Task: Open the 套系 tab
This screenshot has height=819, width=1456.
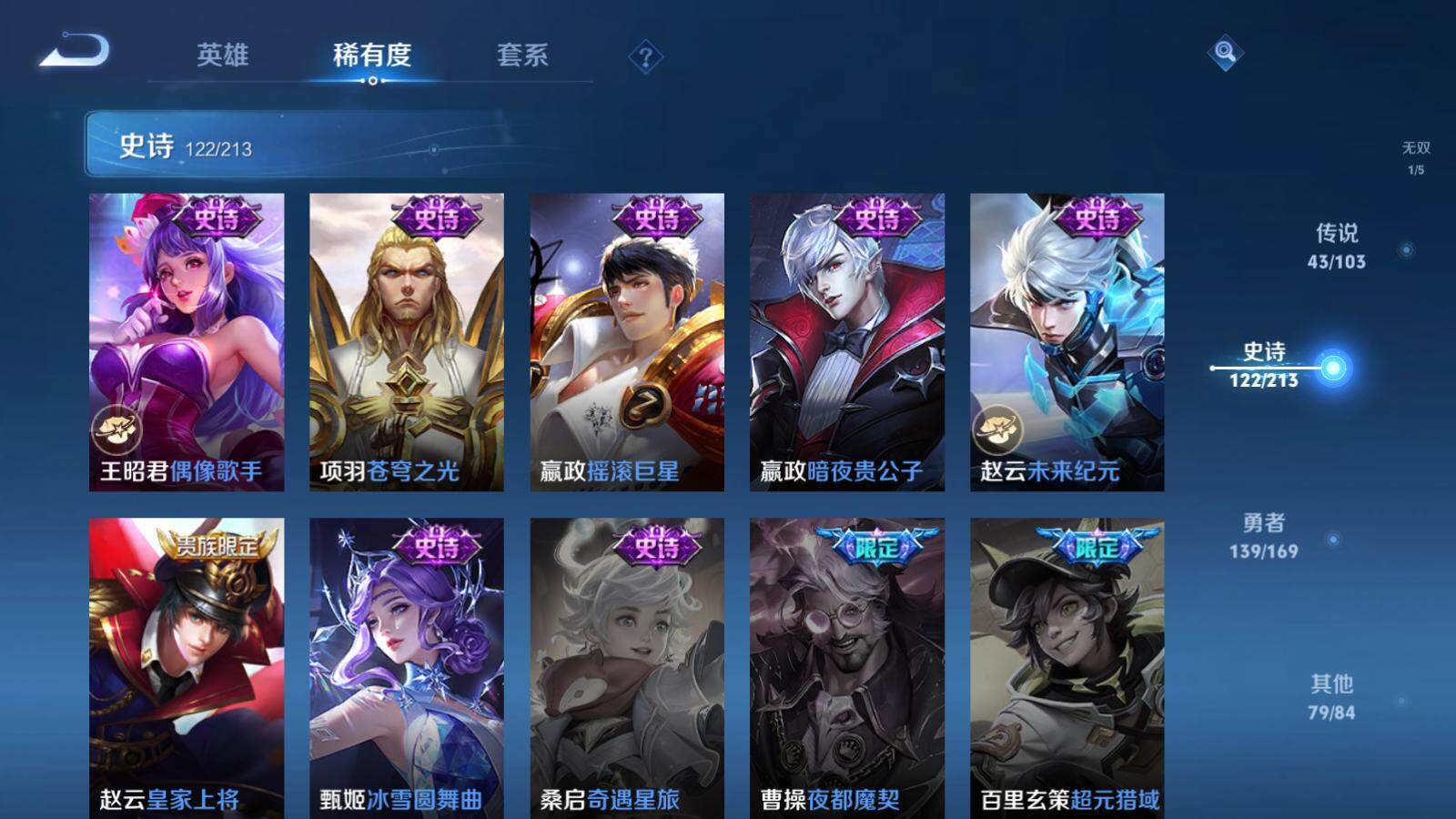Action: coord(522,56)
